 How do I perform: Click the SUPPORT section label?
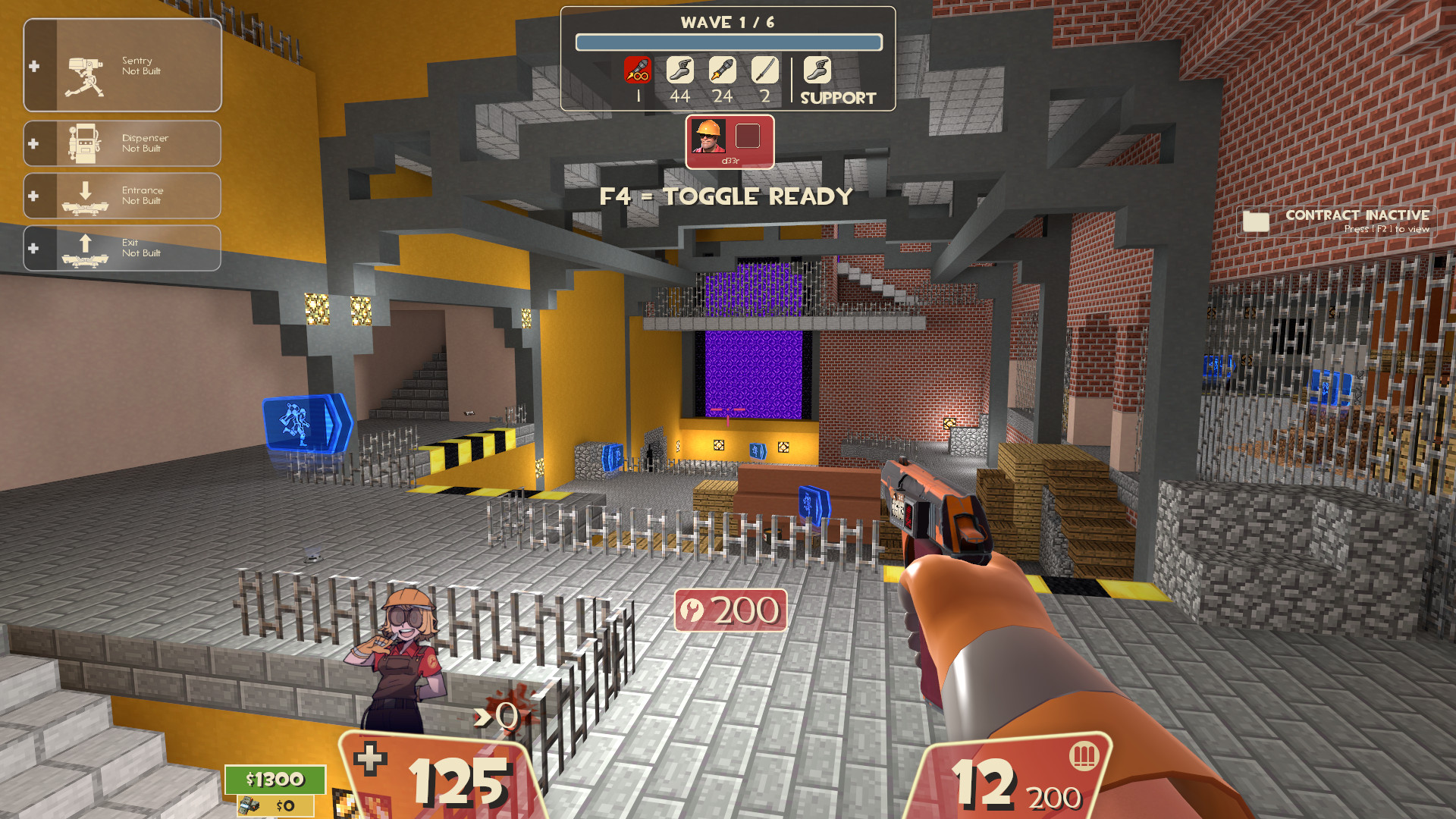tap(836, 97)
